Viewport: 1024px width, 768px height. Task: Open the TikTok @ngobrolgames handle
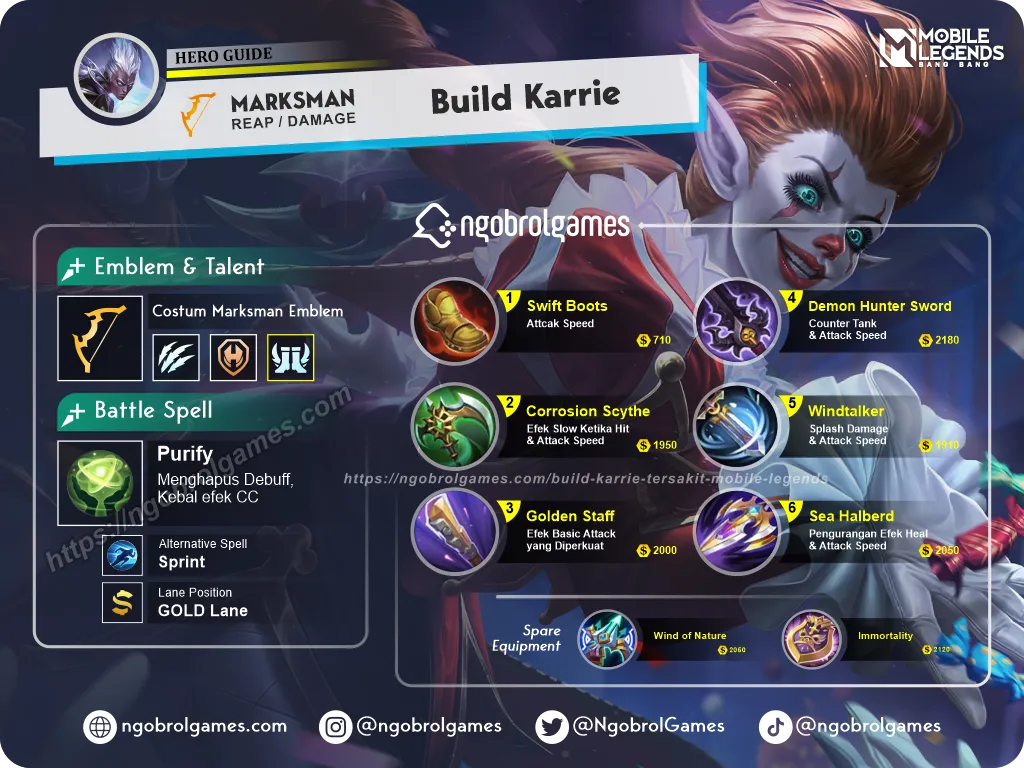tap(850, 727)
